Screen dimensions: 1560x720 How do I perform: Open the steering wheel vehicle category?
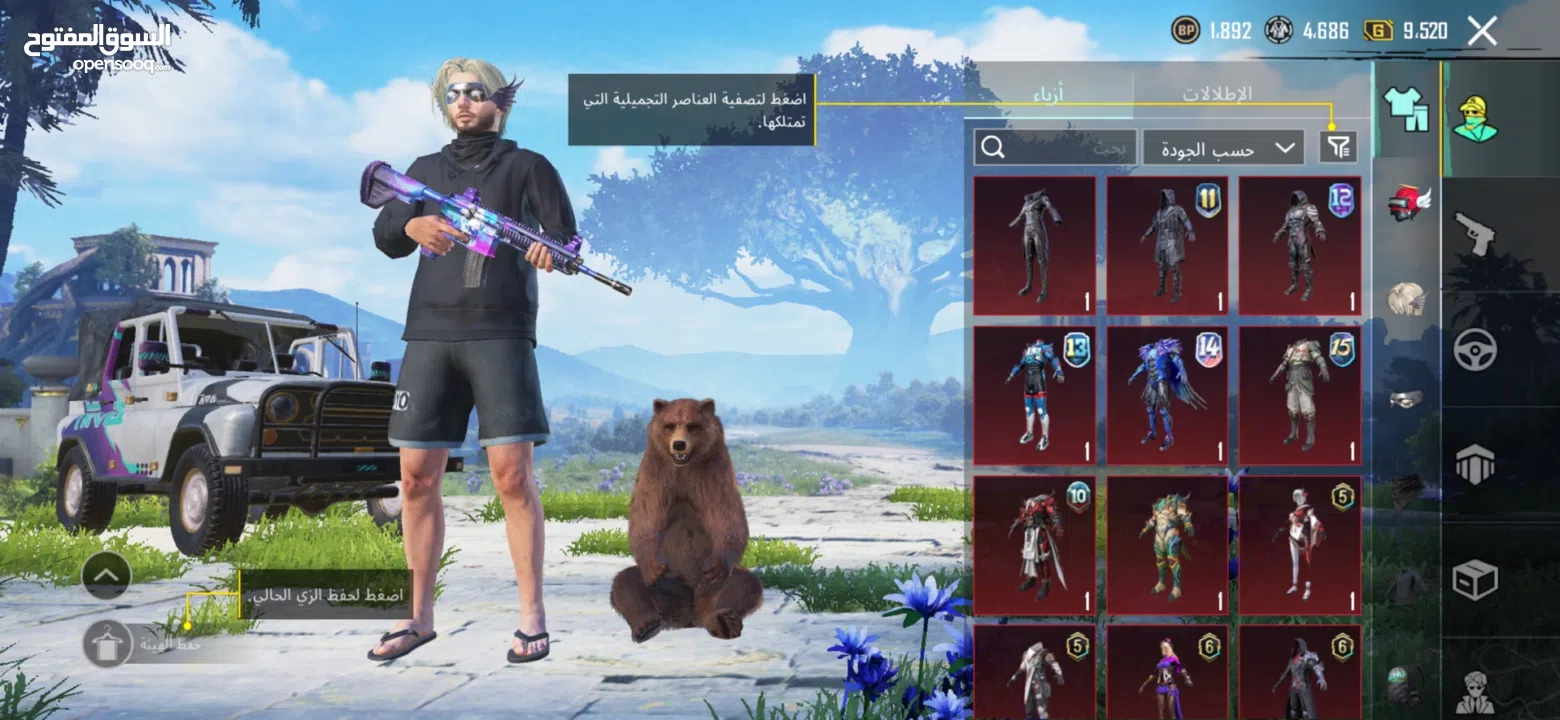click(x=1478, y=347)
